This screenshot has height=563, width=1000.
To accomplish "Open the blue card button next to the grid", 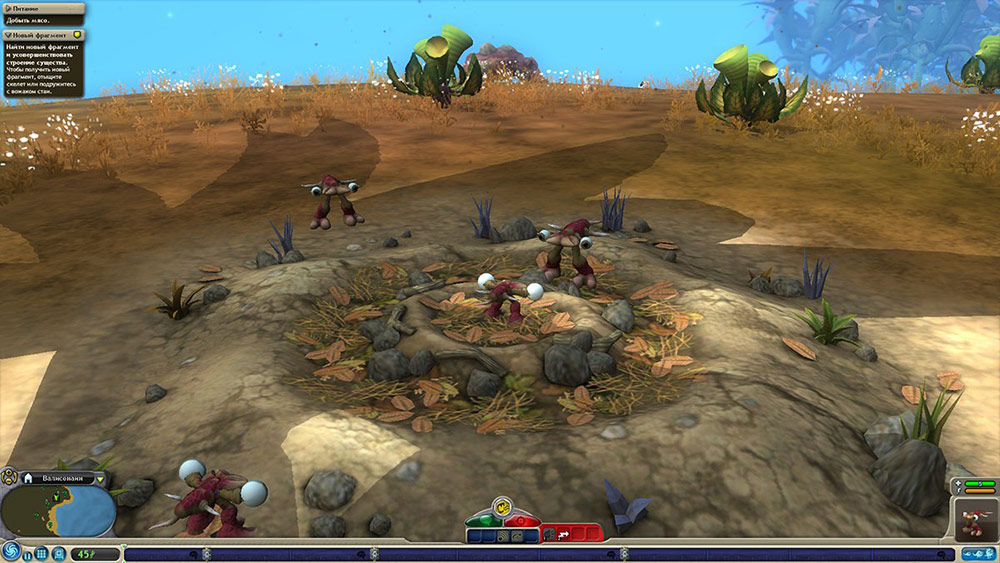I will [x=59, y=553].
